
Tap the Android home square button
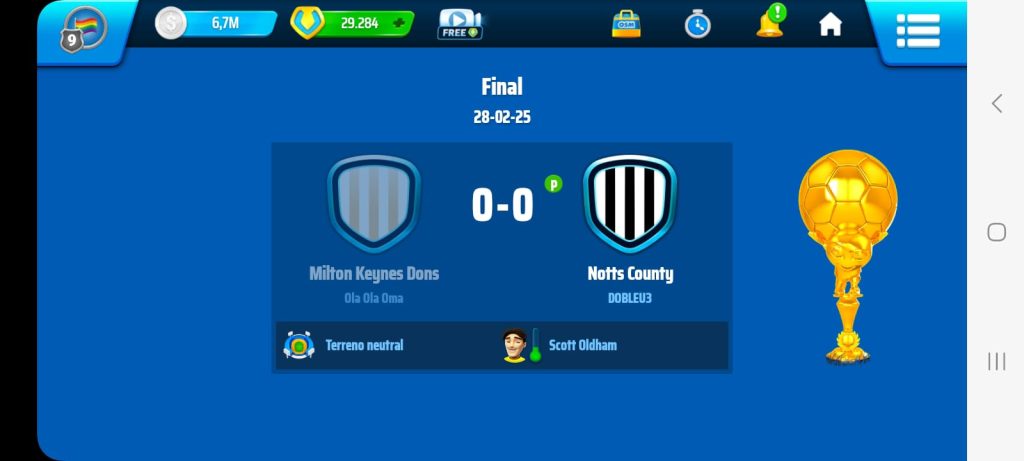996,232
